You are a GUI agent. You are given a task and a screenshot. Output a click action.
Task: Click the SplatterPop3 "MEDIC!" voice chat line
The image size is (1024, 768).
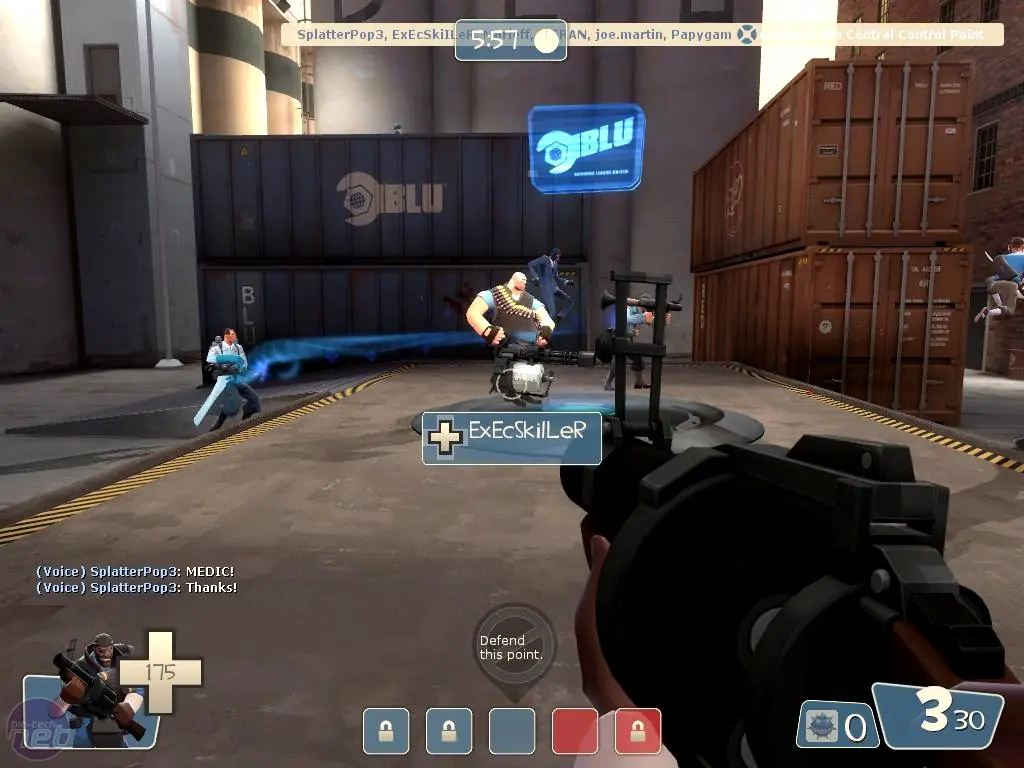click(135, 571)
